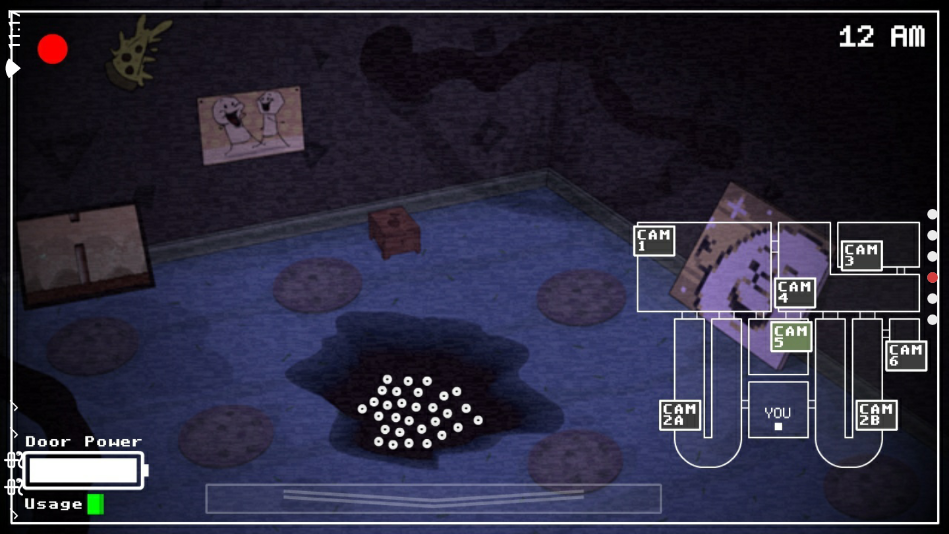
Task: Select the CAM 3 camera button
Action: pos(861,255)
